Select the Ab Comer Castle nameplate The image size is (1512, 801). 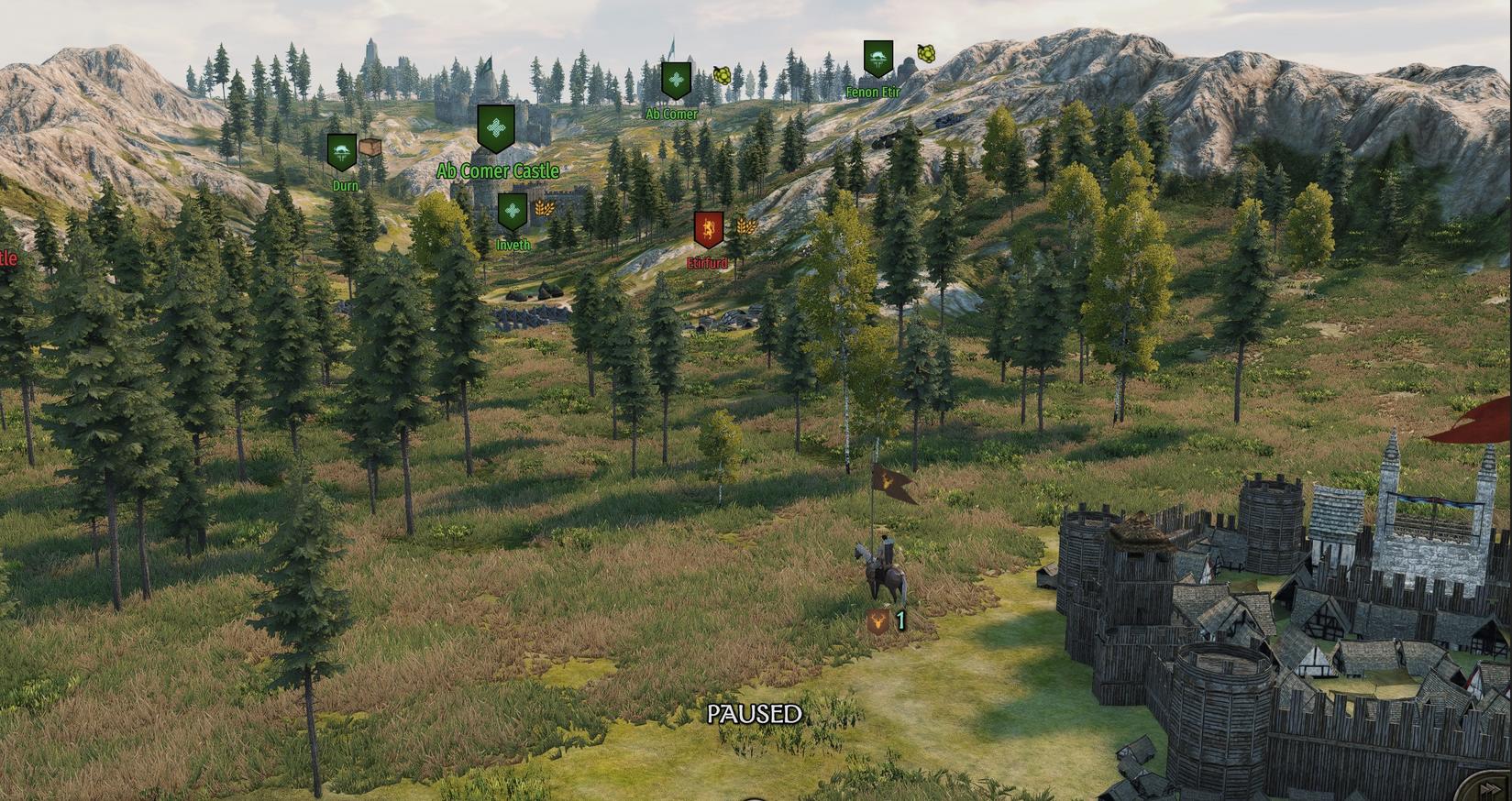coord(497,170)
